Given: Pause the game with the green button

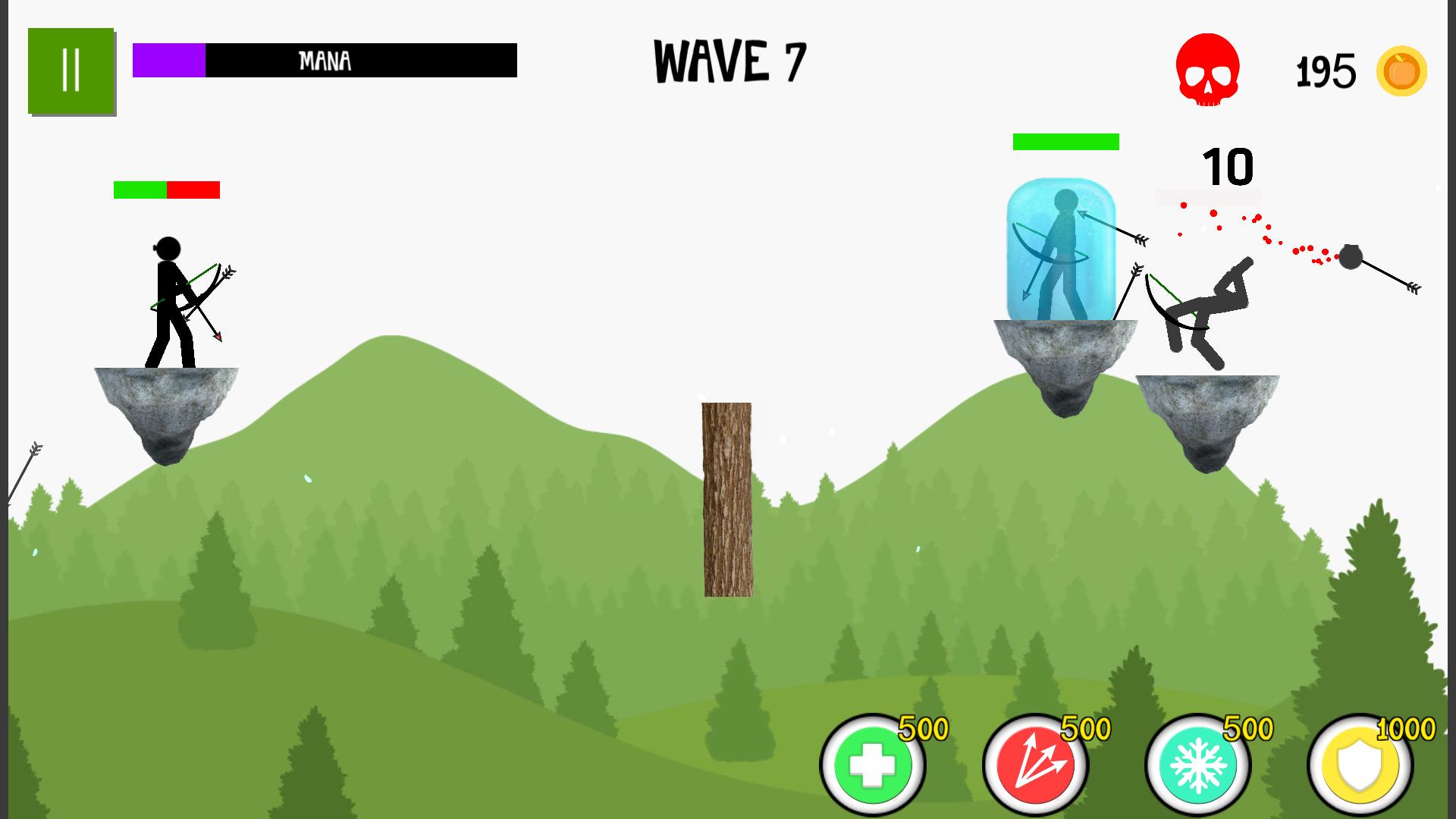Looking at the screenshot, I should pyautogui.click(x=71, y=71).
